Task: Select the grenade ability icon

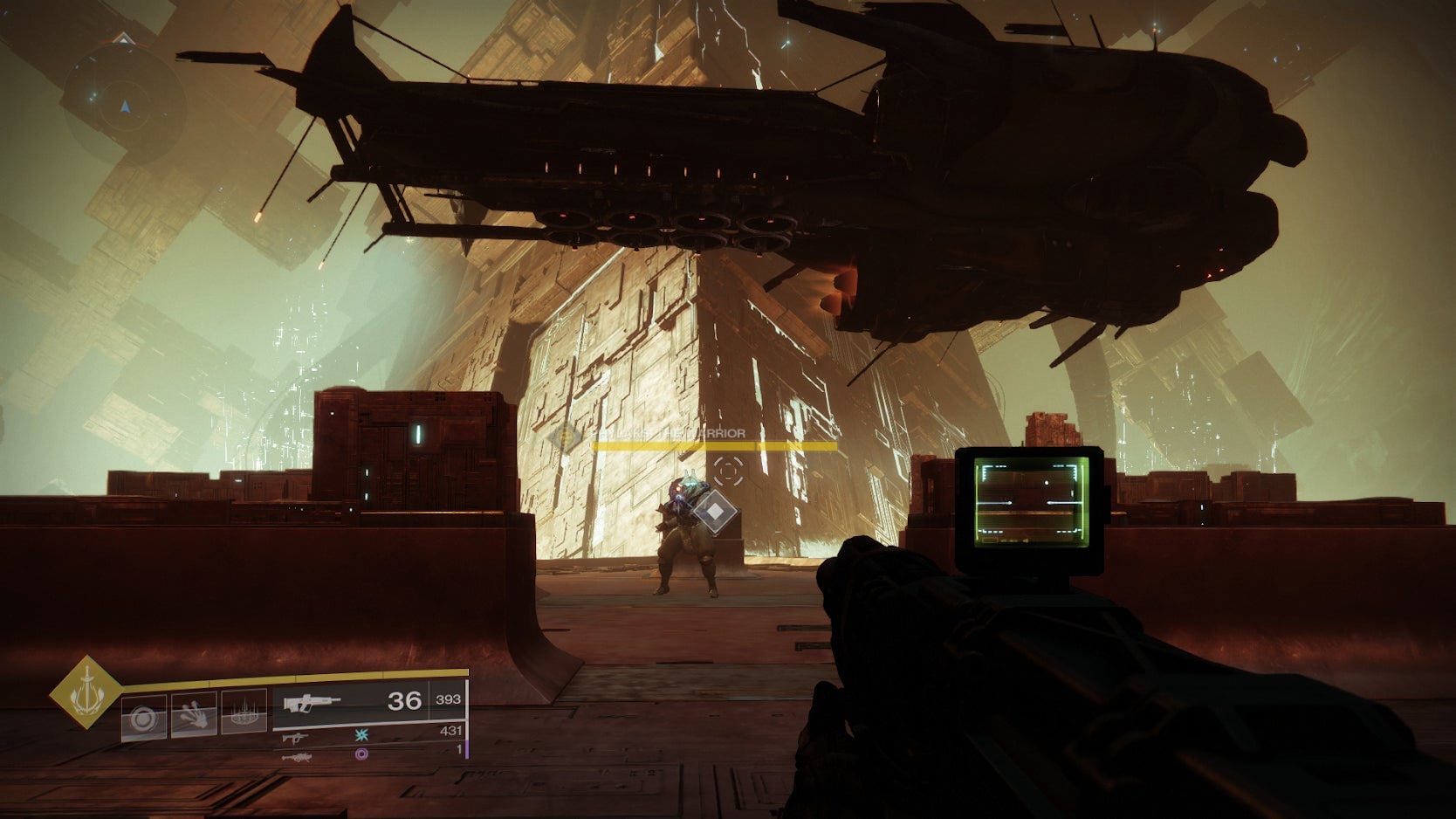Action: coord(141,715)
